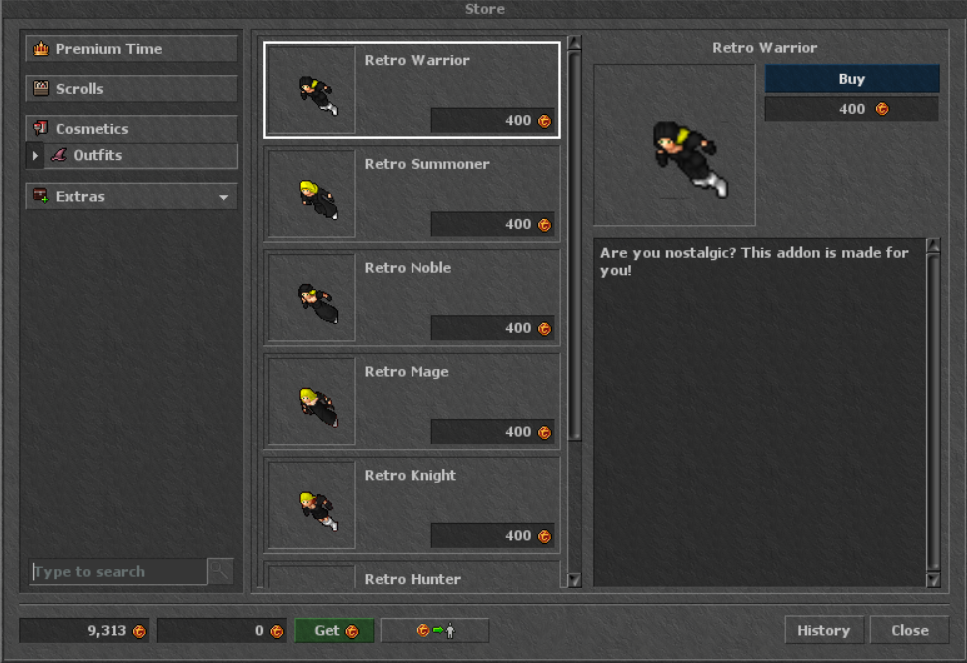Get more store coins
The width and height of the screenshot is (967, 663).
tap(334, 631)
